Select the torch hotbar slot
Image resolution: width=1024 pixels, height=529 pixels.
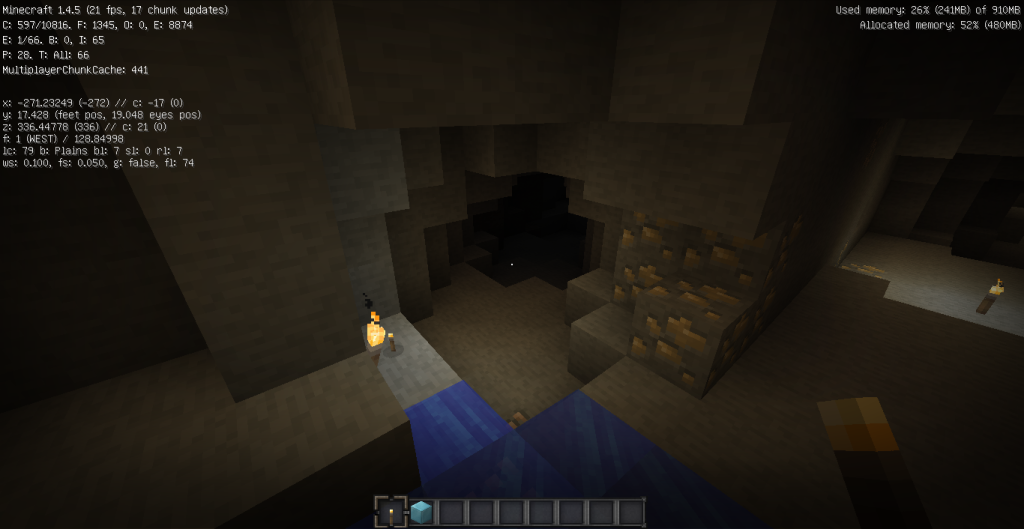(391, 513)
